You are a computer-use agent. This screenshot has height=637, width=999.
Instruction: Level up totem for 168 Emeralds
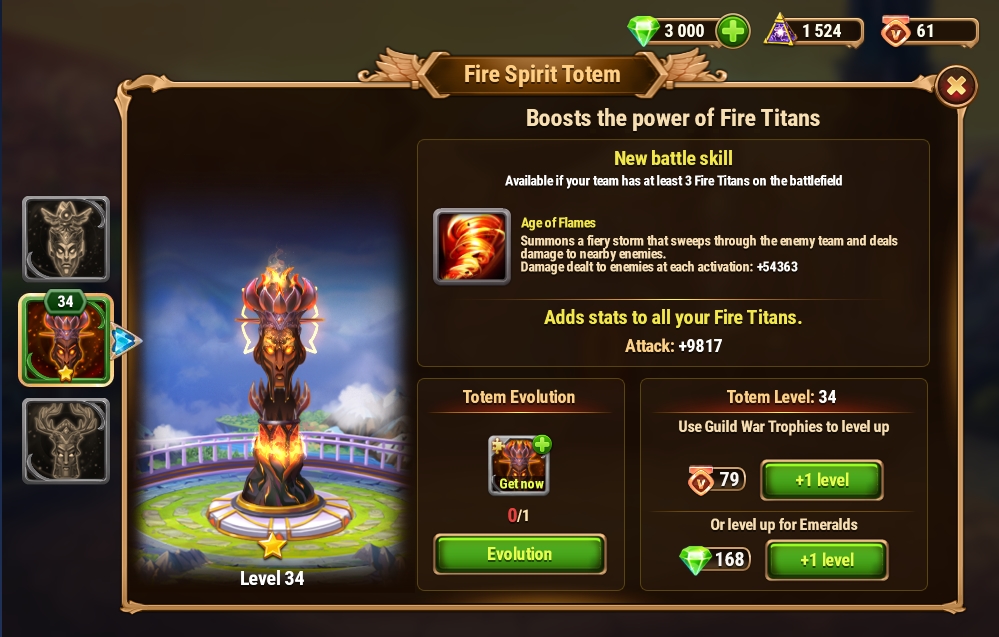[x=826, y=560]
